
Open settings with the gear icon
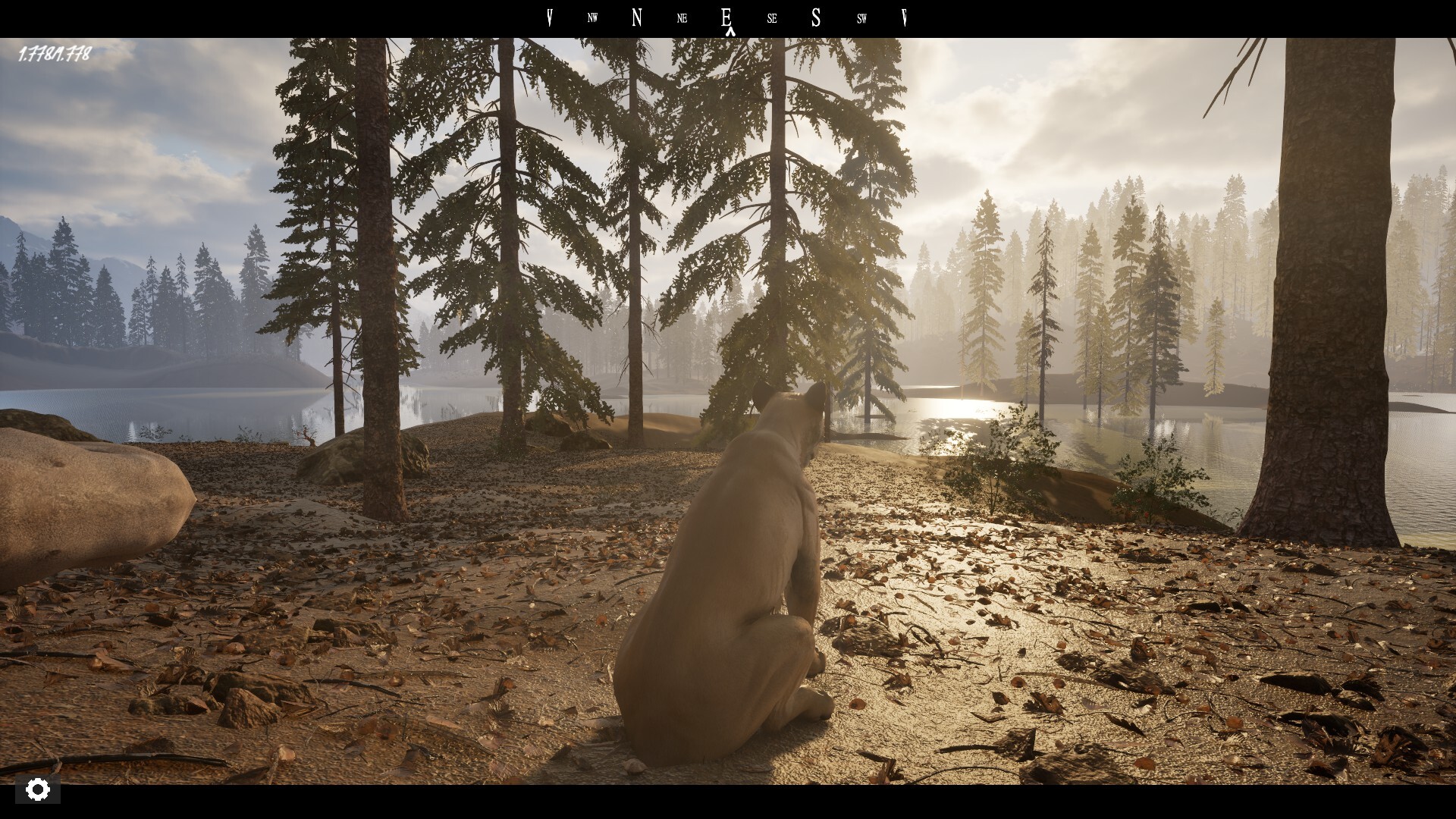click(37, 789)
